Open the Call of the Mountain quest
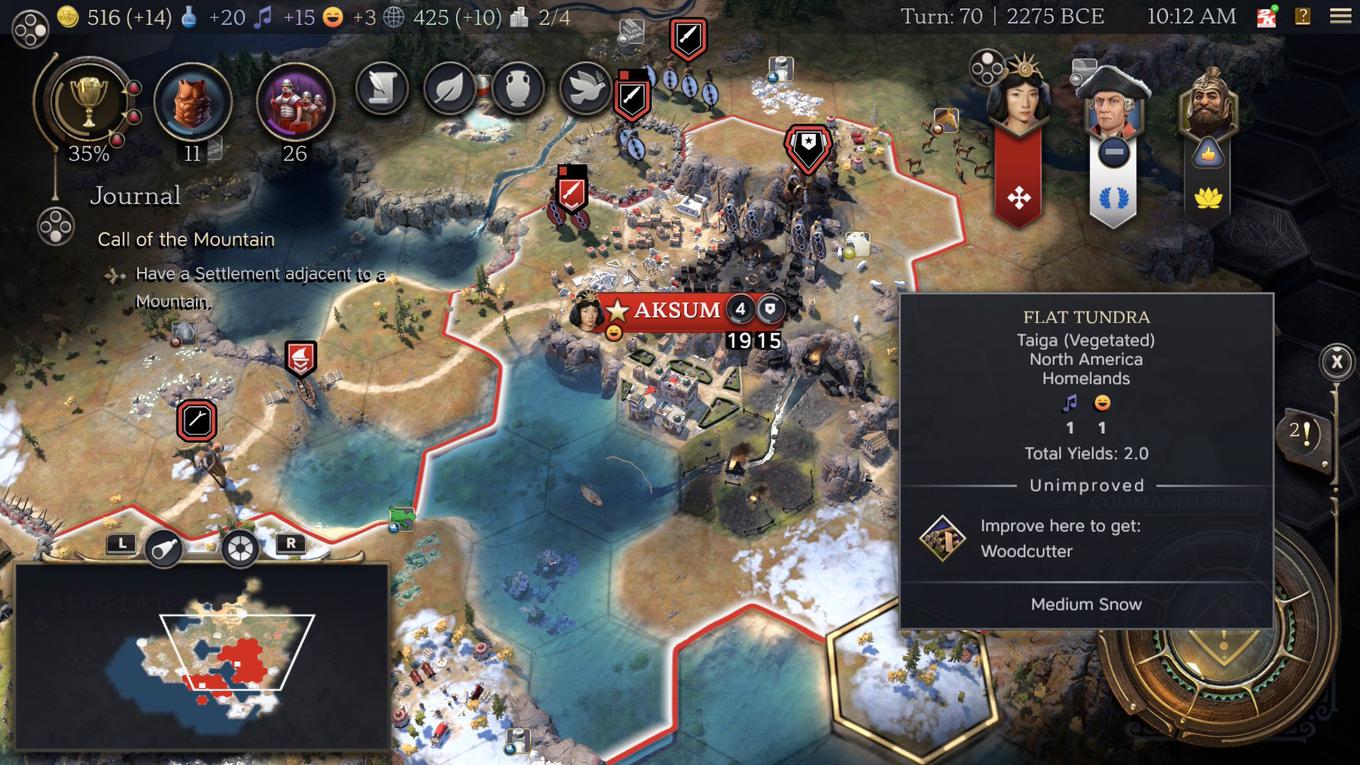Viewport: 1360px width, 765px height. pos(186,239)
